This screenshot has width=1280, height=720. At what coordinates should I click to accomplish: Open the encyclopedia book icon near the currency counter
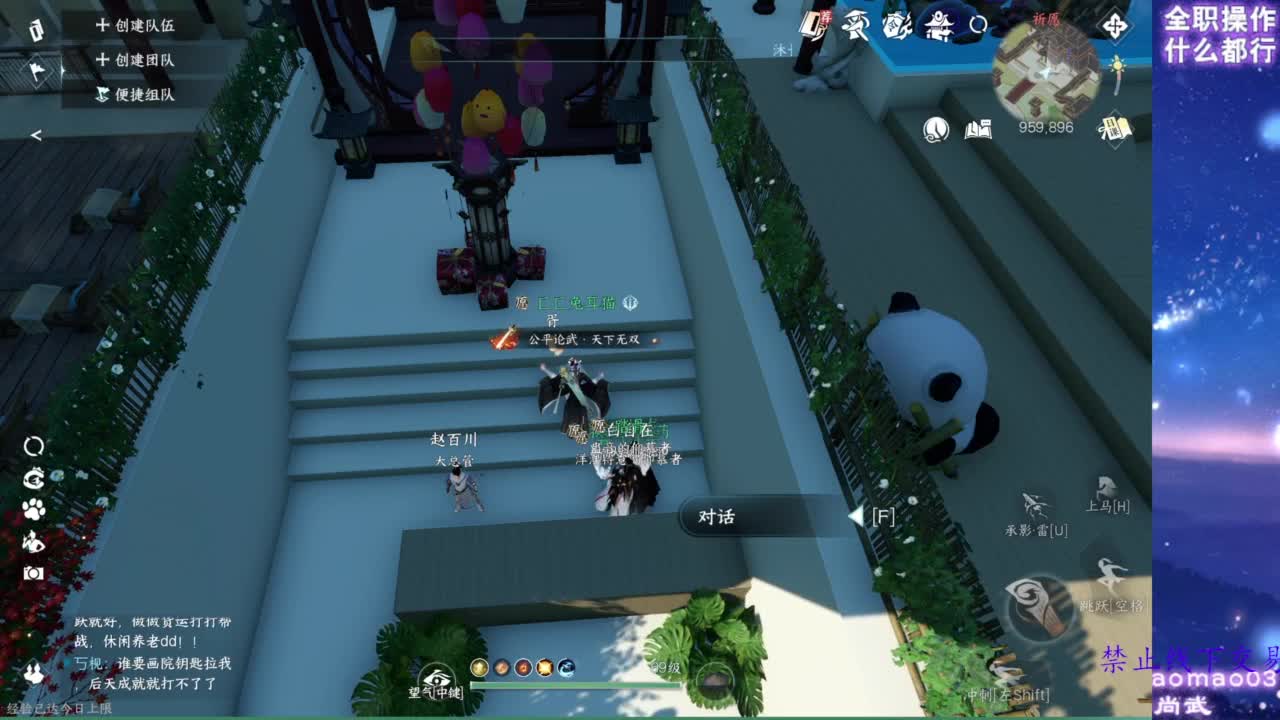point(978,128)
